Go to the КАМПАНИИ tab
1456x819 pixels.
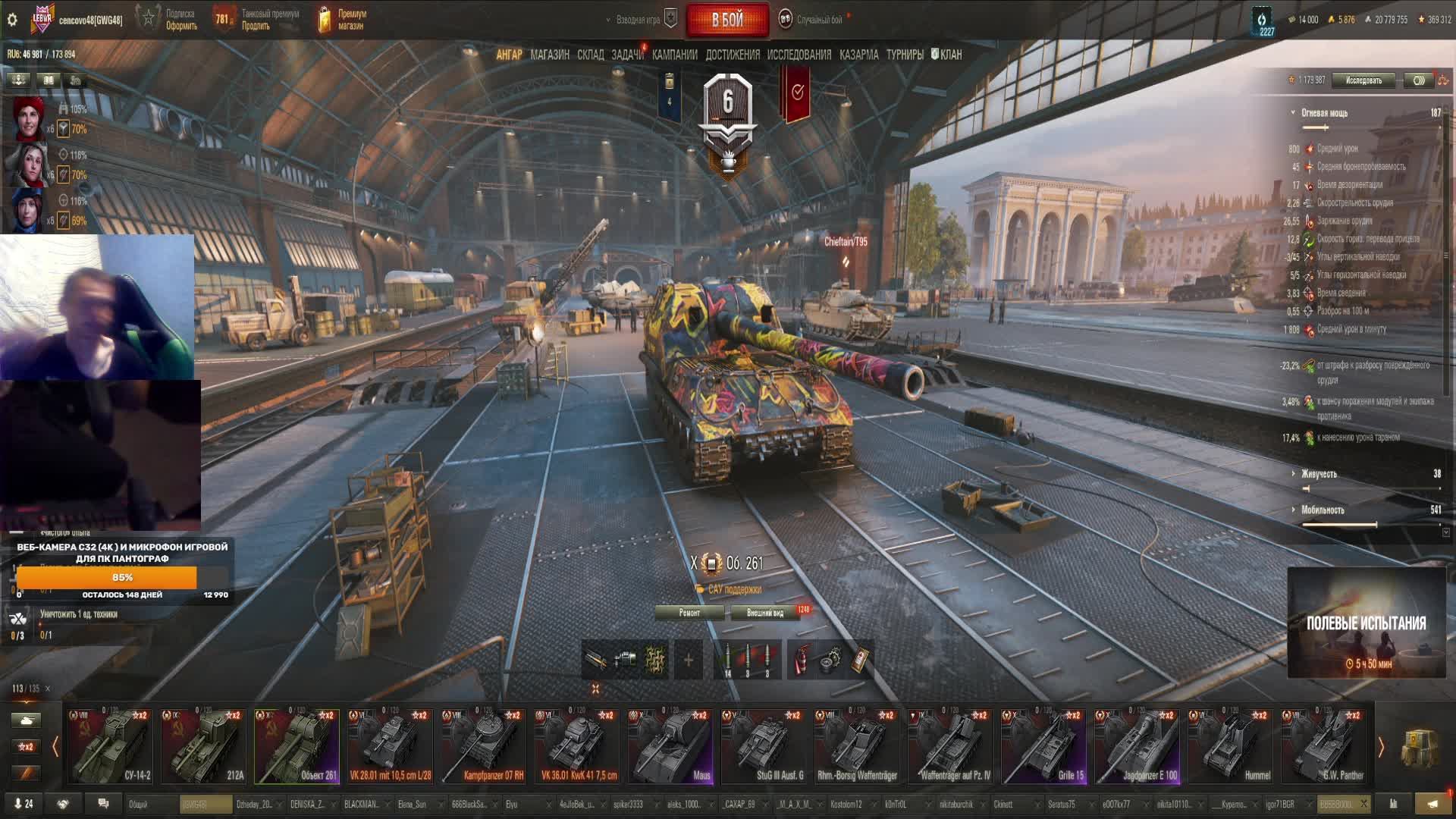[x=674, y=55]
